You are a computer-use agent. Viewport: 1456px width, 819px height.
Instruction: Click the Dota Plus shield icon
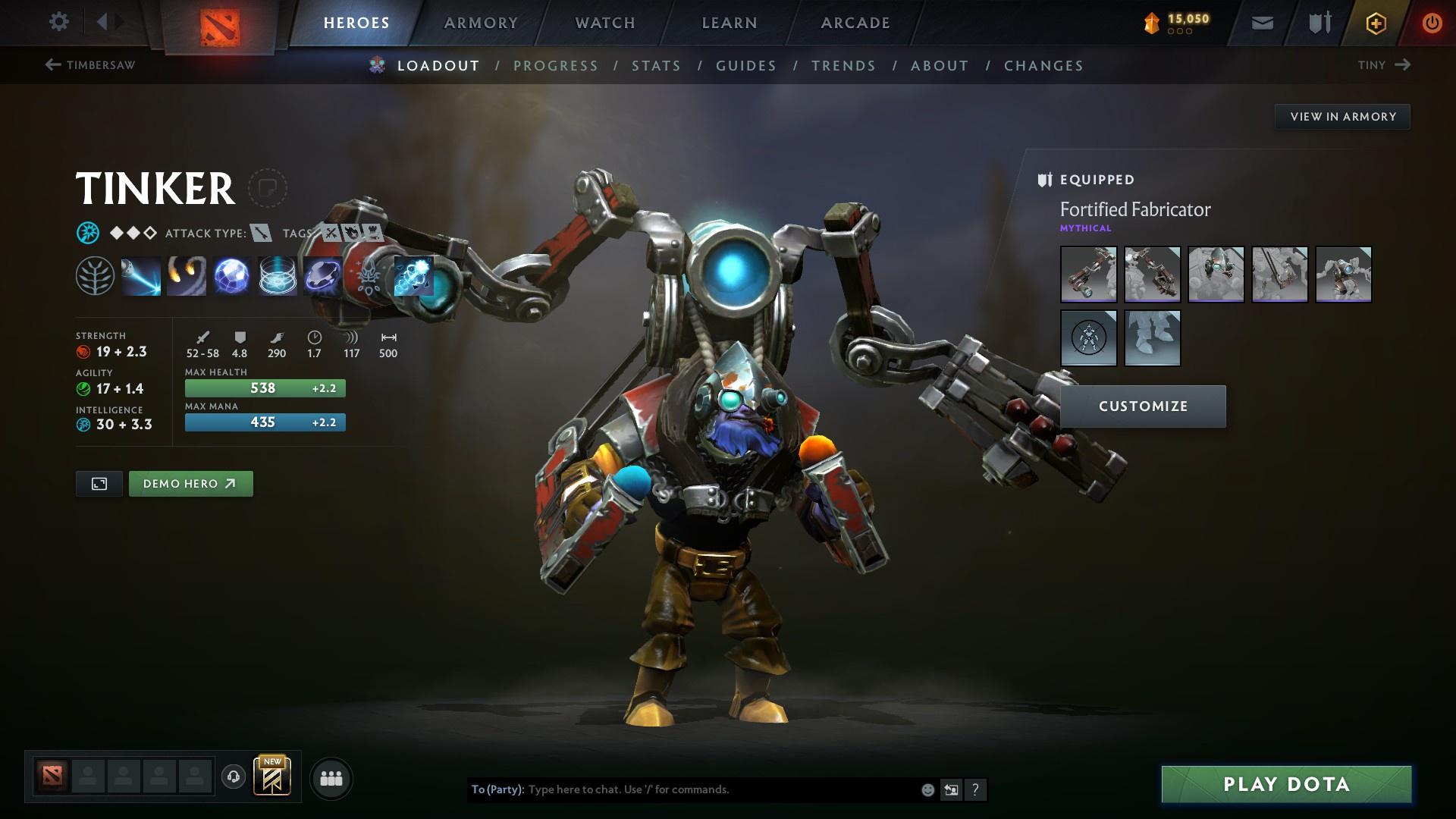(1319, 22)
